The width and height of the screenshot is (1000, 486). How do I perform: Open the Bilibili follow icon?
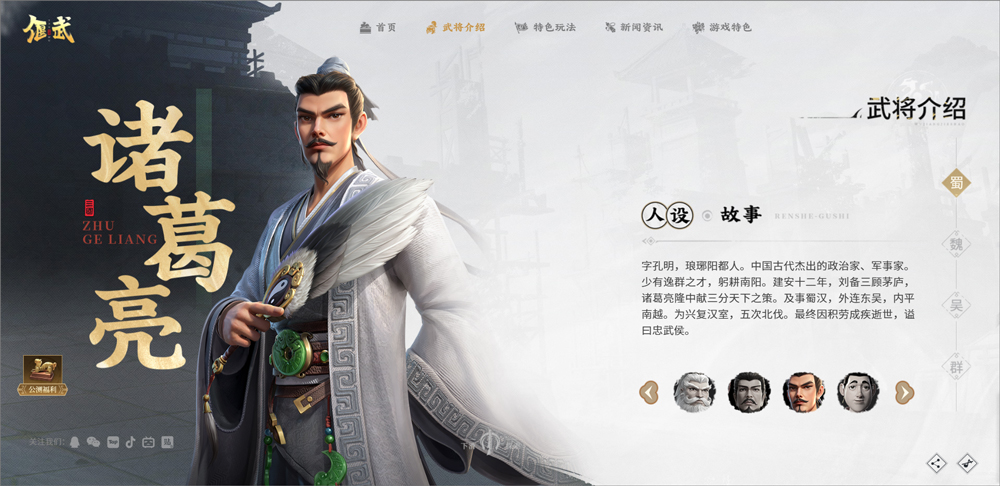click(148, 441)
